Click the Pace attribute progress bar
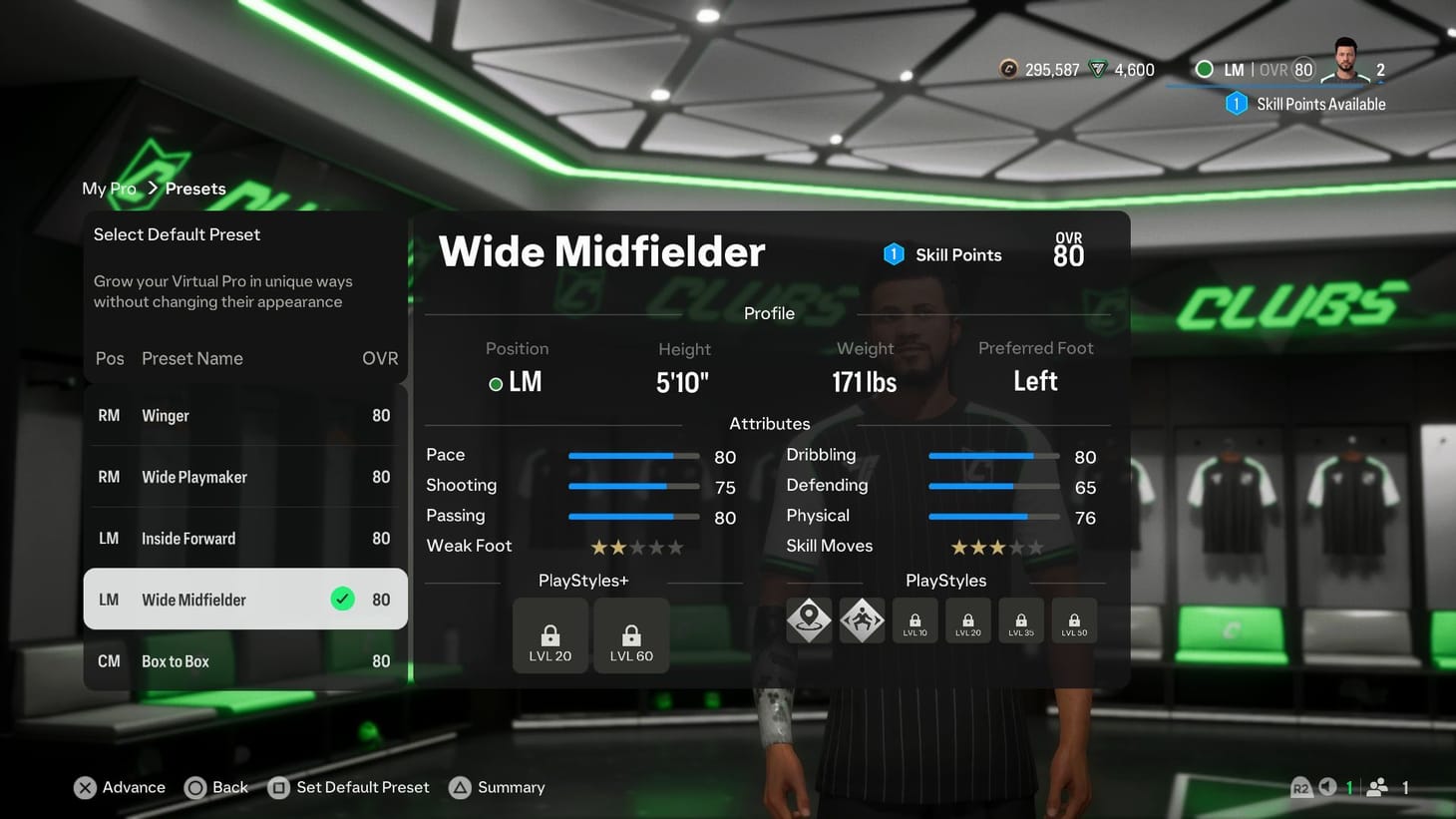The image size is (1456, 819). coord(633,456)
